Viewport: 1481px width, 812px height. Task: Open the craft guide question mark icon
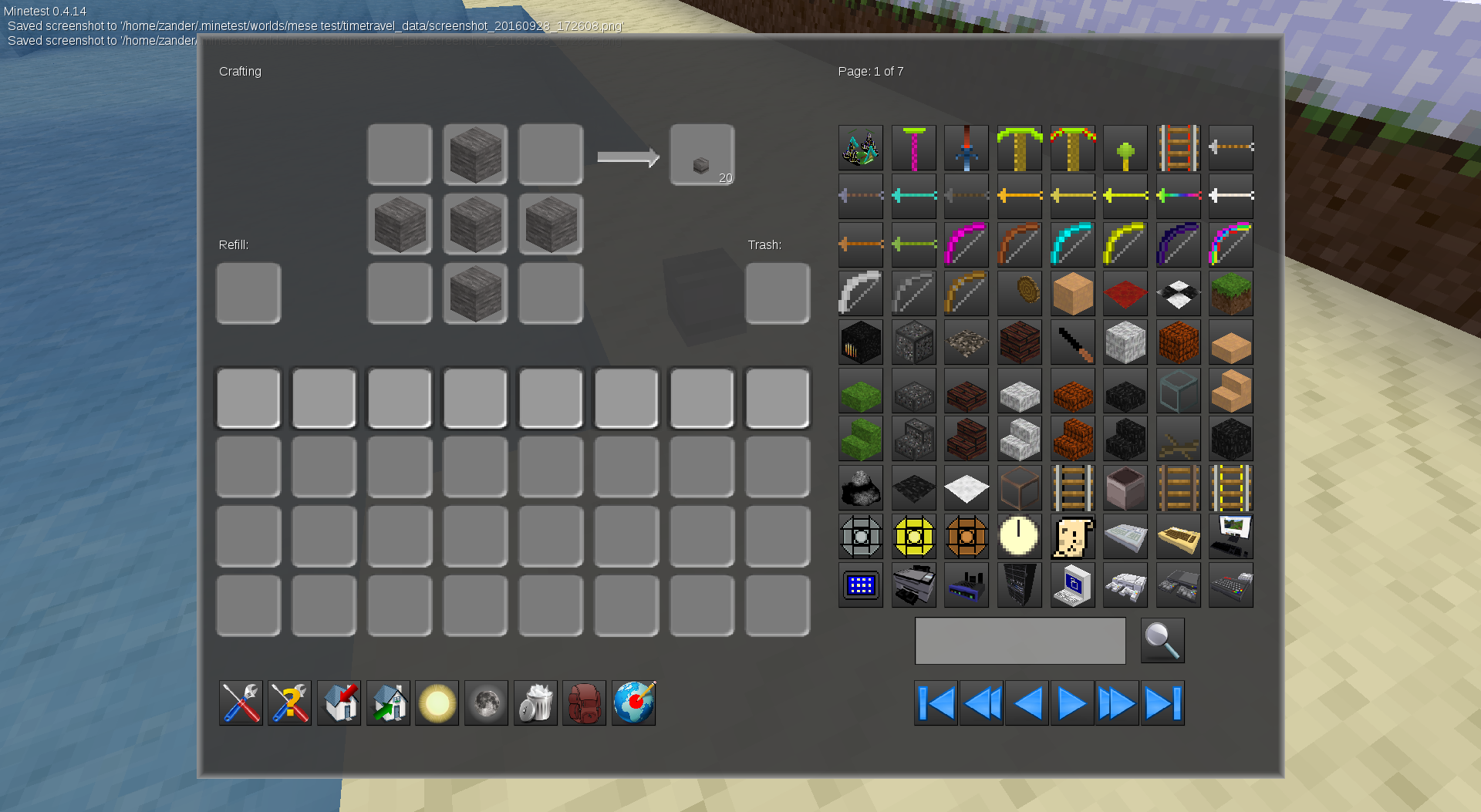(x=289, y=702)
